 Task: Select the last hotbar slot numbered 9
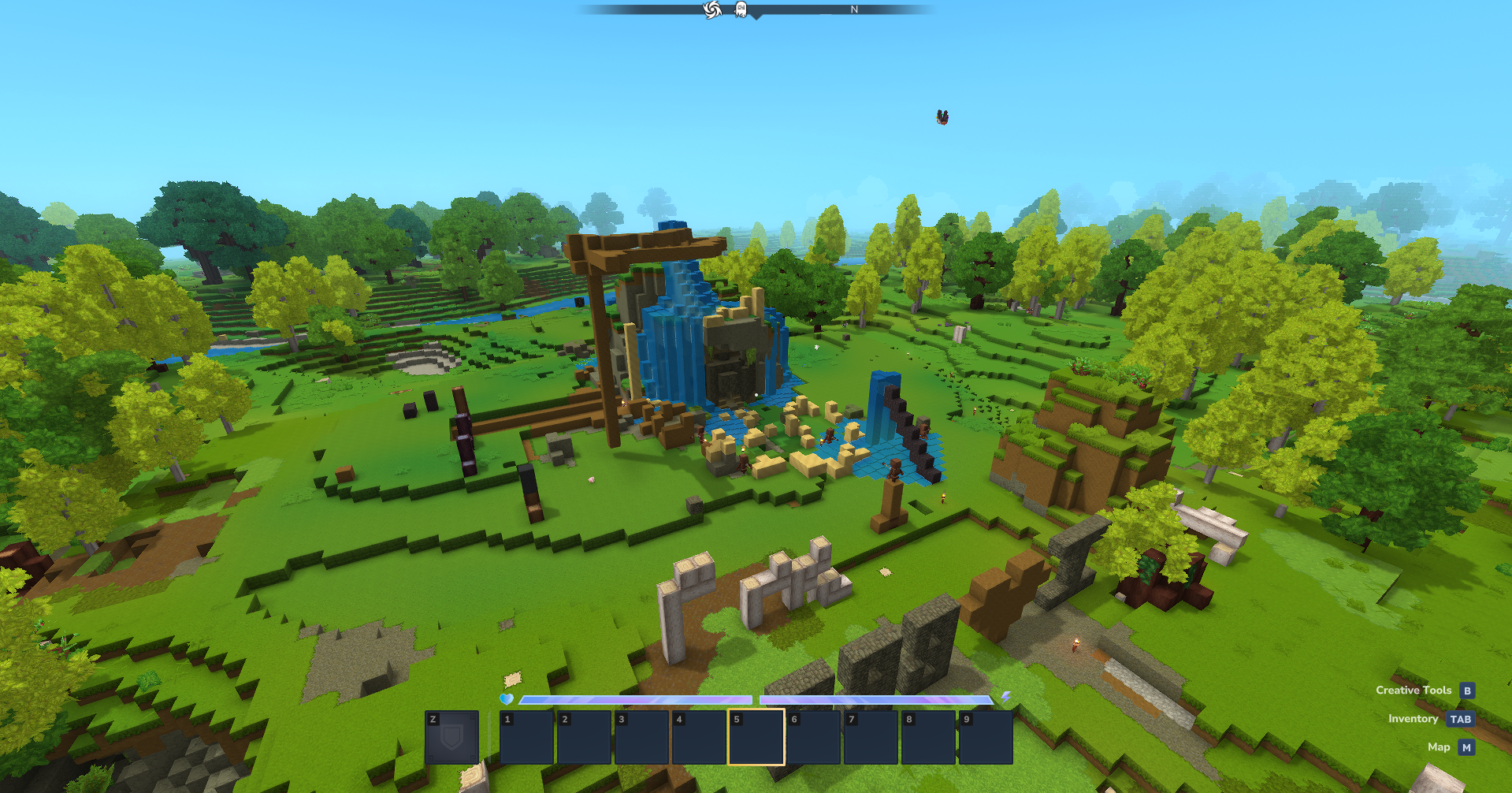tap(985, 737)
